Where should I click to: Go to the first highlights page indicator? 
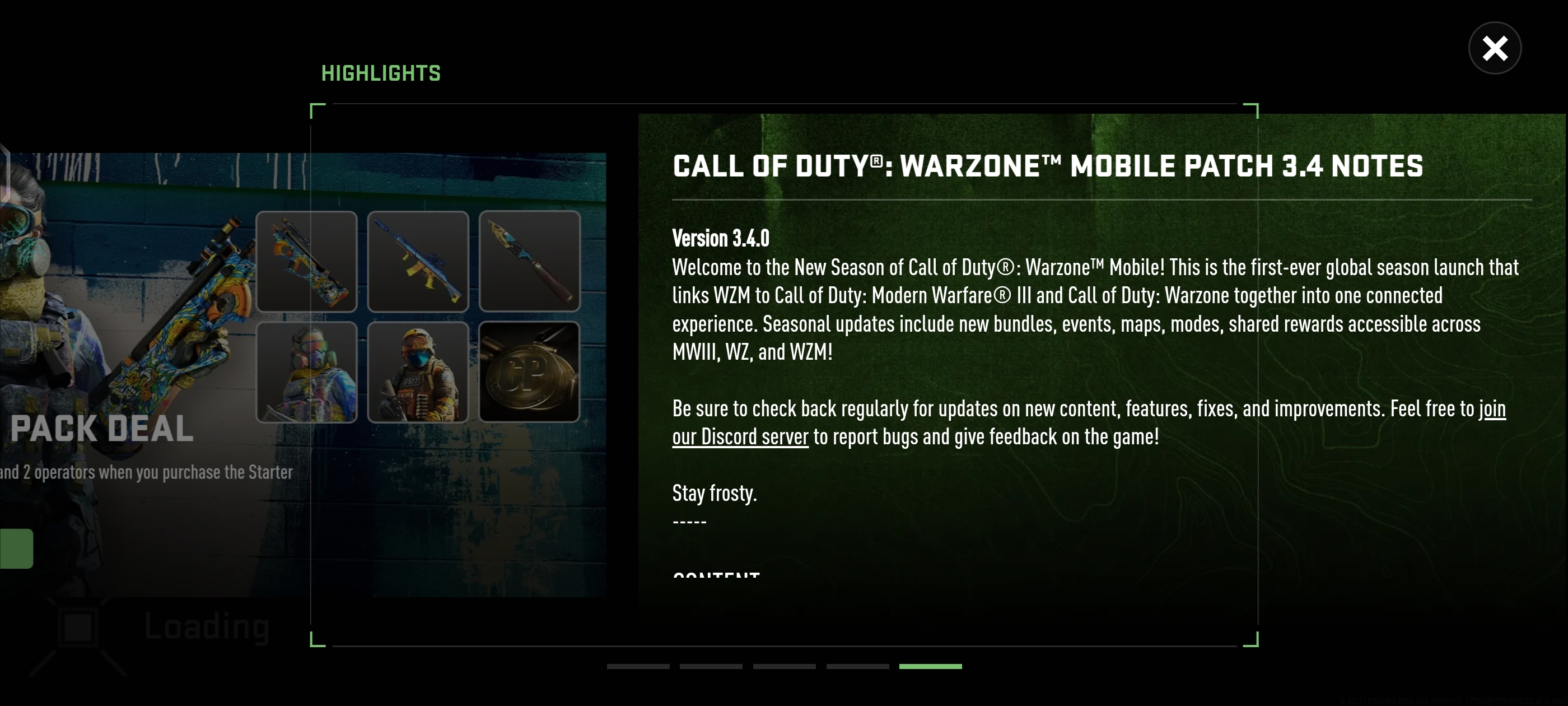pos(638,666)
